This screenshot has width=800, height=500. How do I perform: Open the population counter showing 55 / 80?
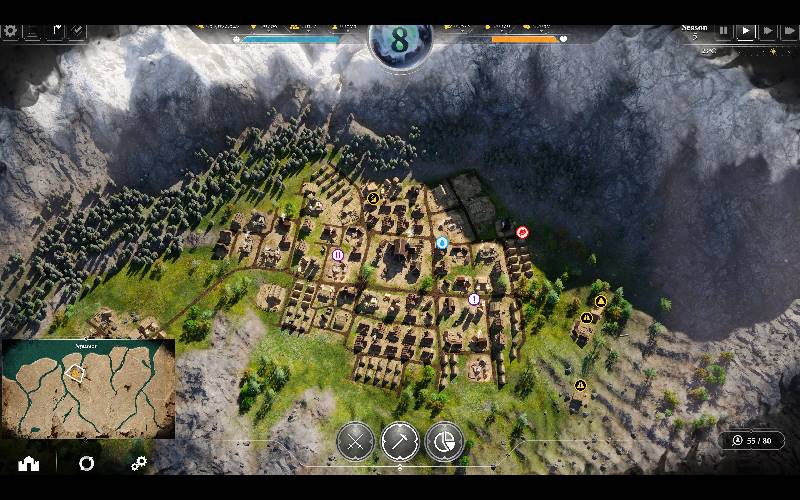752,441
